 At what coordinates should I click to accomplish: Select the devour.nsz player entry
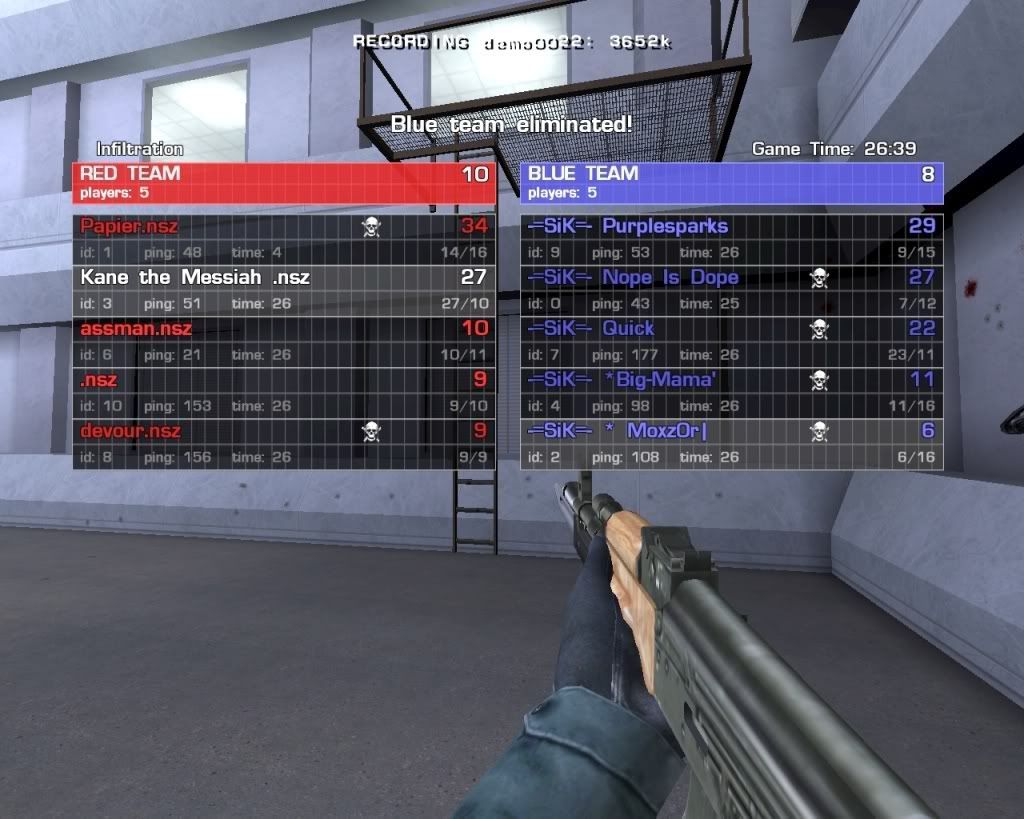(283, 443)
